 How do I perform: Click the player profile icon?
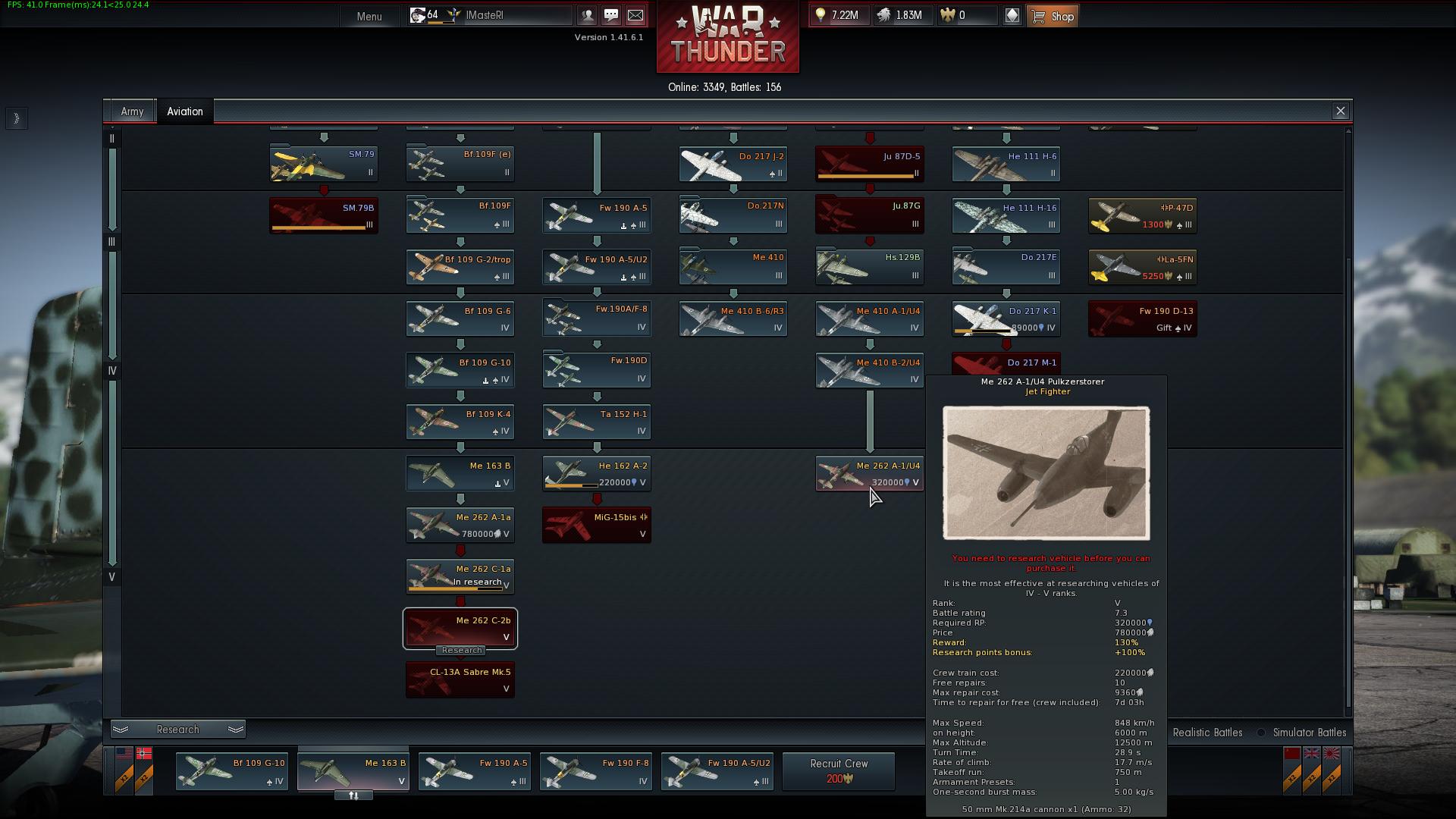tap(586, 14)
